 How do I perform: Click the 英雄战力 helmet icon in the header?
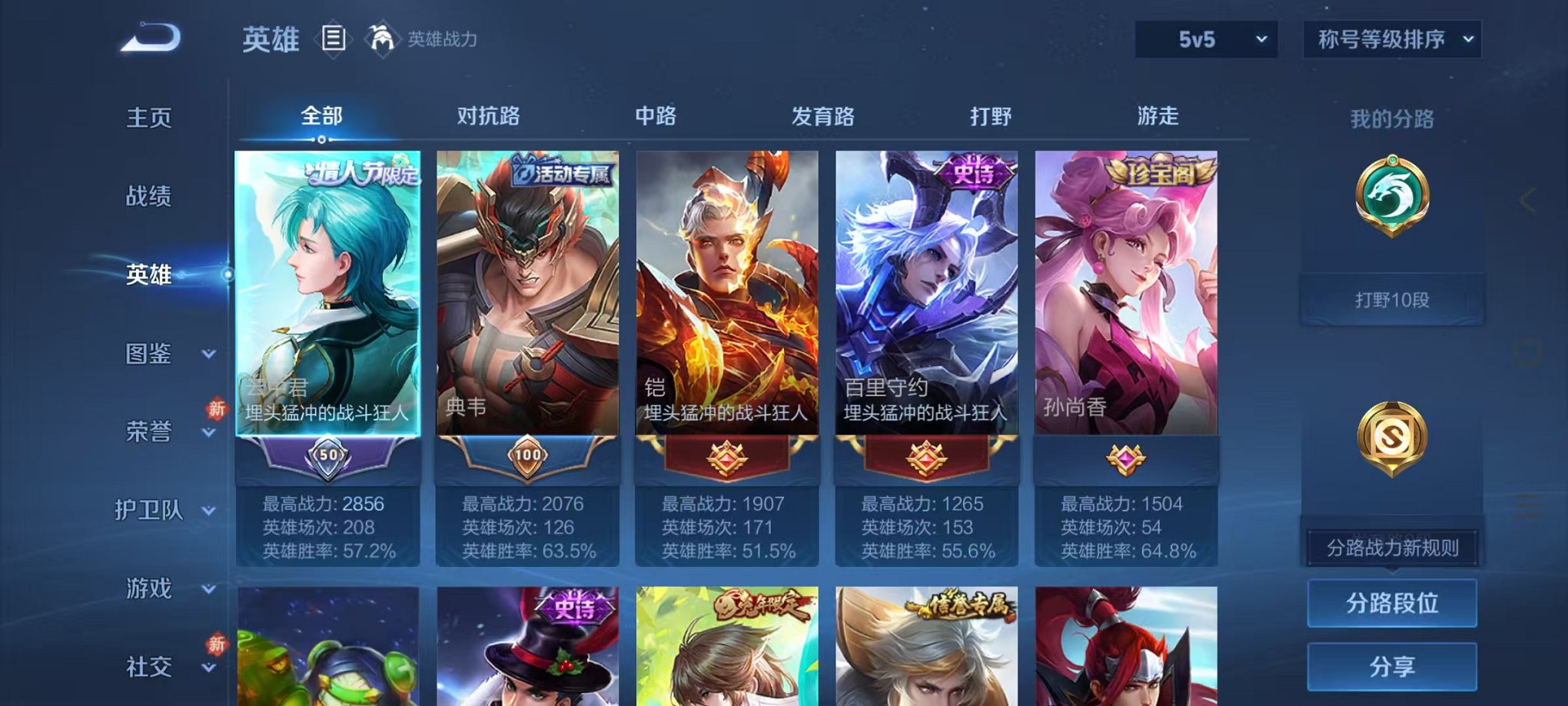(x=382, y=37)
